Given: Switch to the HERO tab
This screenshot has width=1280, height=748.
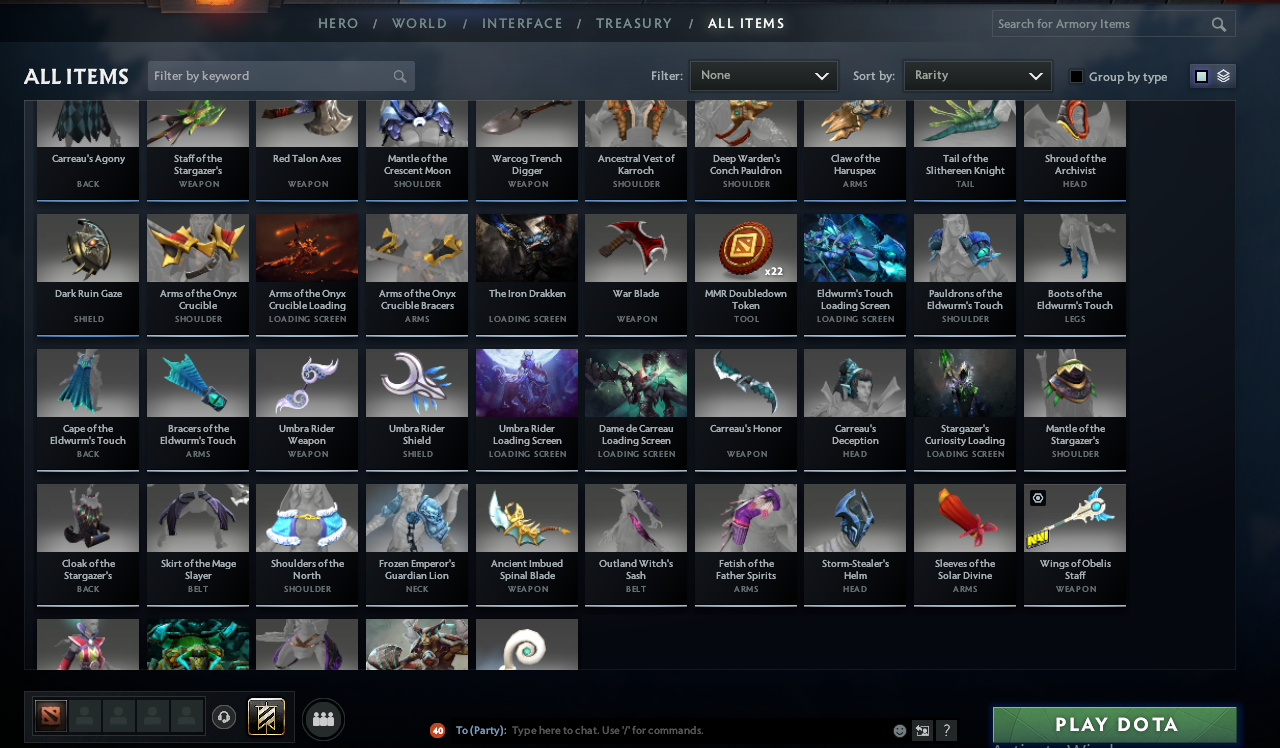Looking at the screenshot, I should point(338,23).
